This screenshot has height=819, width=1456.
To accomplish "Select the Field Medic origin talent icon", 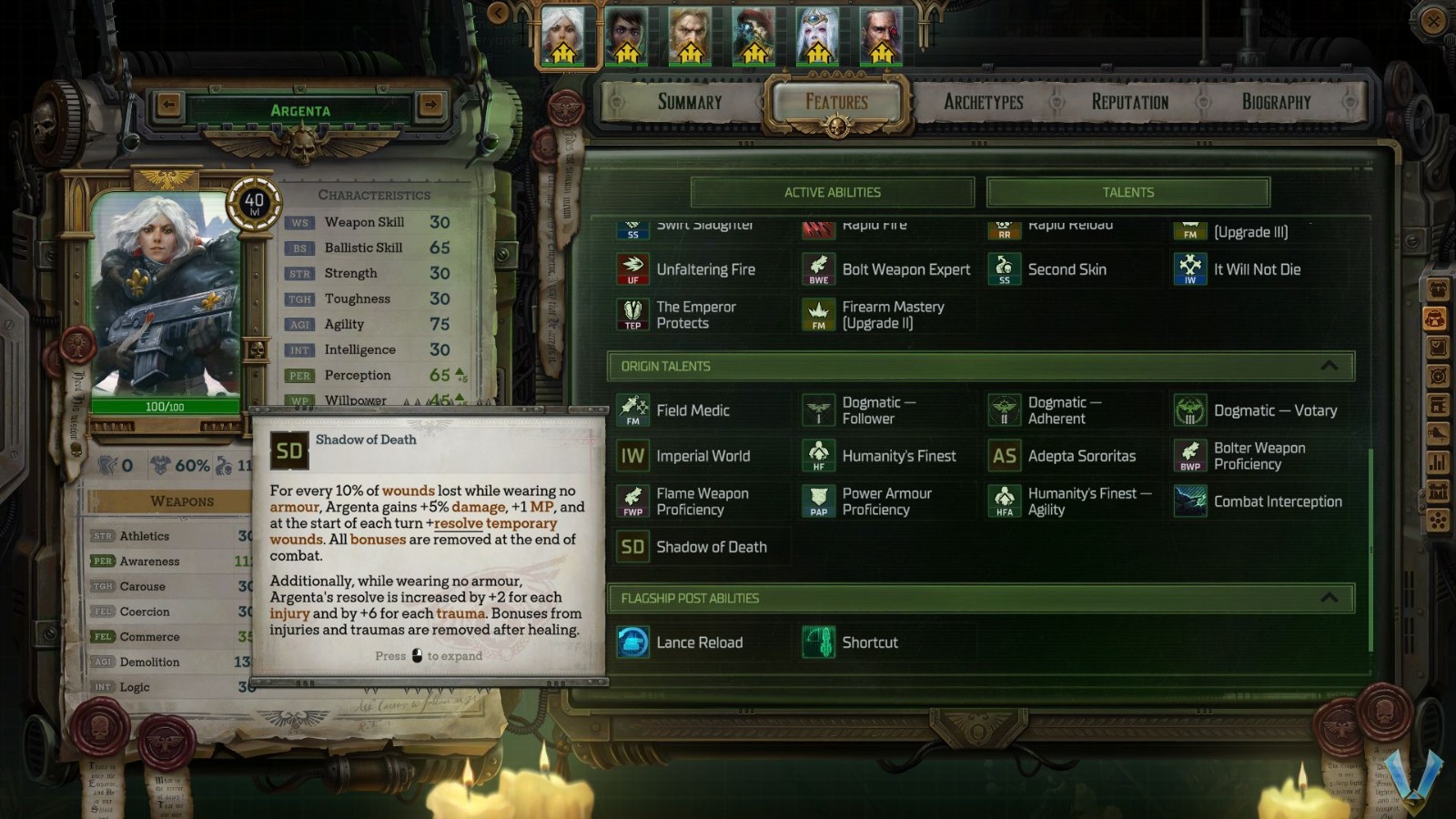I will pyautogui.click(x=632, y=410).
